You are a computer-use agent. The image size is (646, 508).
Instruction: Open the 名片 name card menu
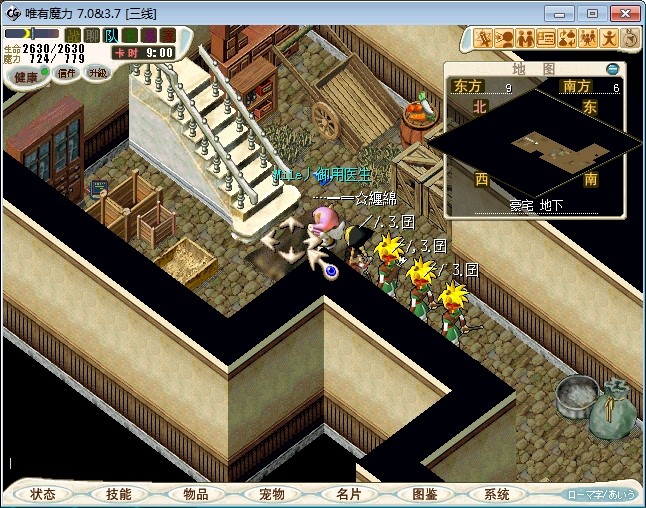click(348, 494)
